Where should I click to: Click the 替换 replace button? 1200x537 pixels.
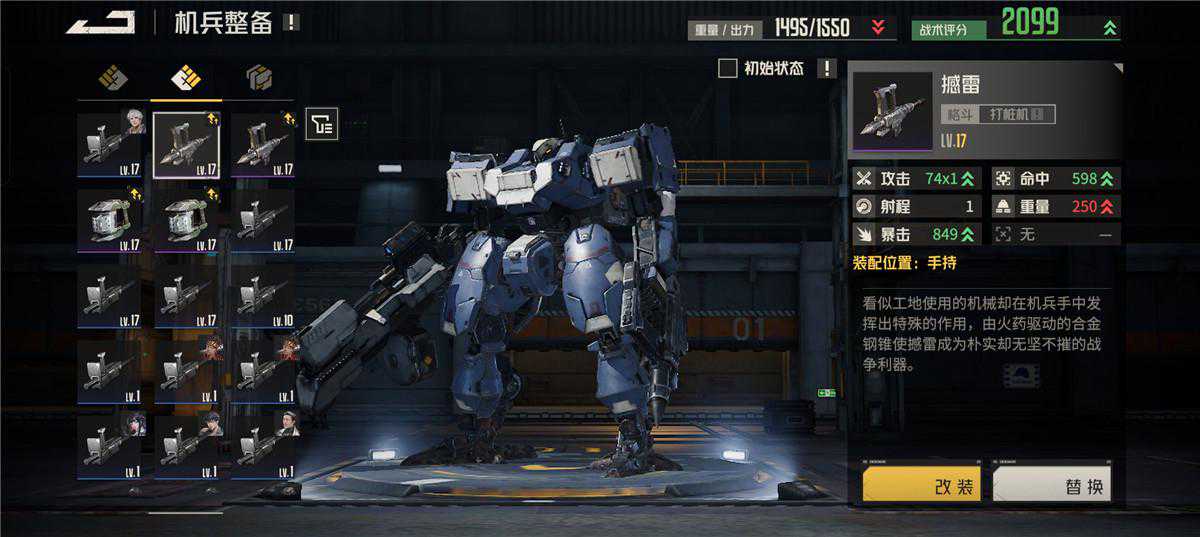(1052, 485)
